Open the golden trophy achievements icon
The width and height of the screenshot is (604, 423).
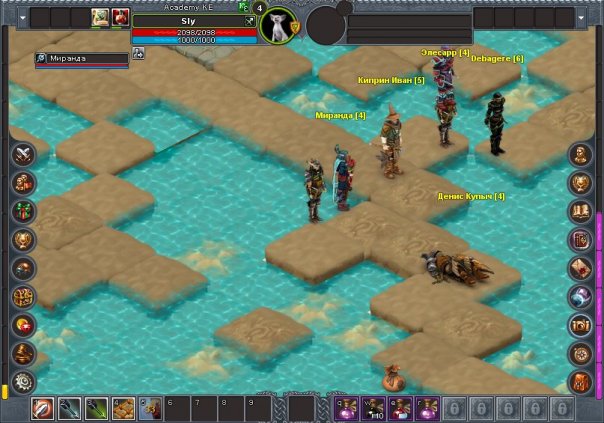pyautogui.click(x=23, y=240)
